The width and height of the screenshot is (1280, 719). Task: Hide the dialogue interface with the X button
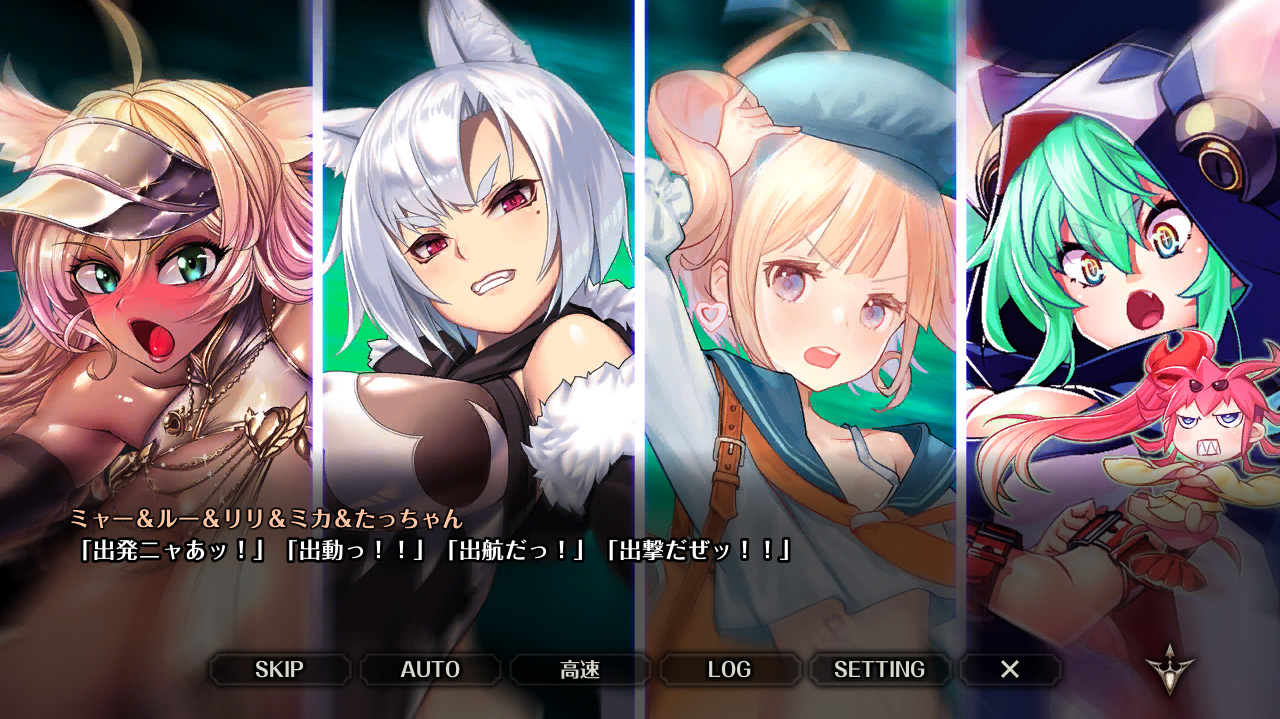tap(1010, 670)
